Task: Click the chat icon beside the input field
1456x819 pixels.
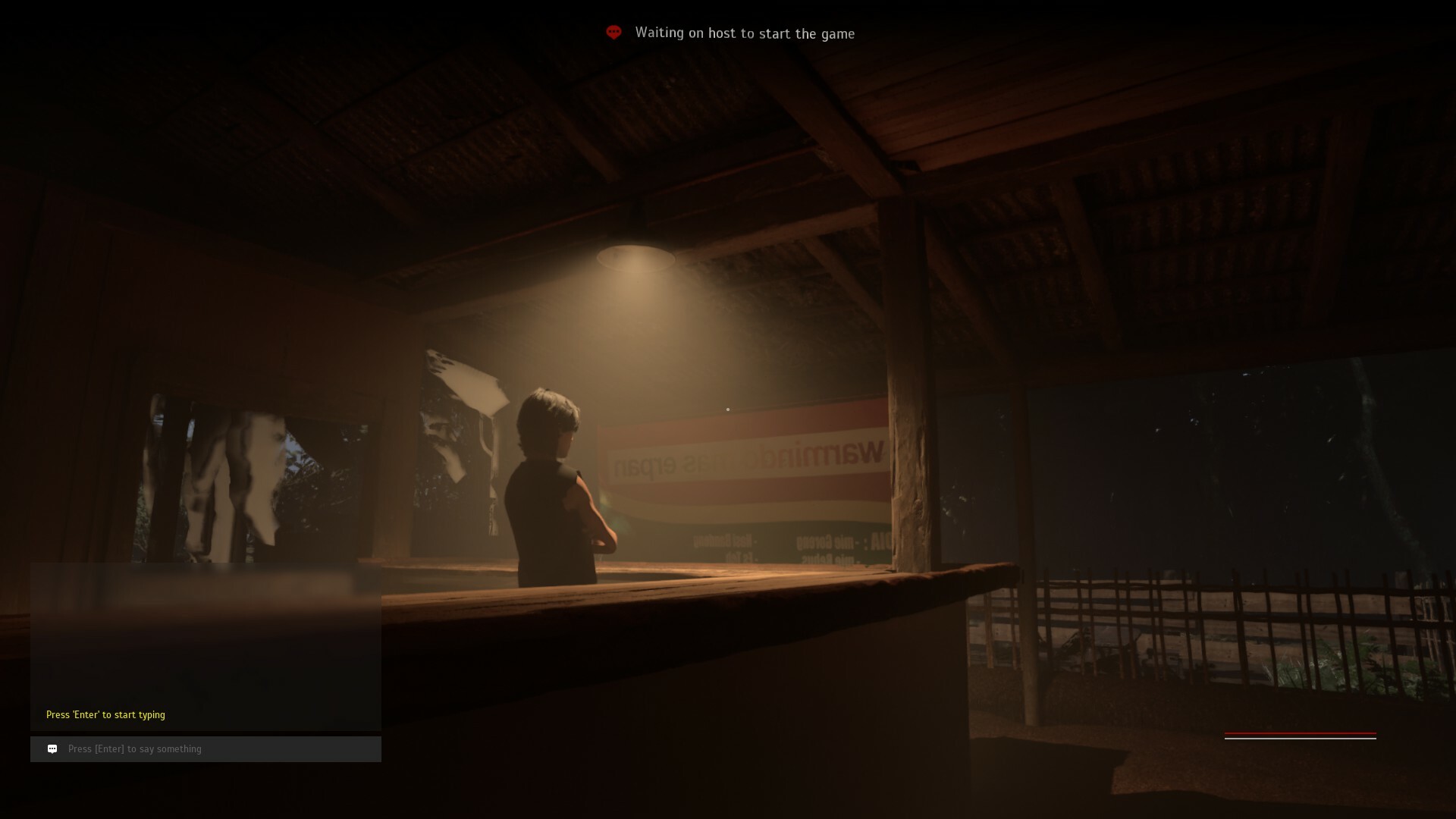Action: pyautogui.click(x=52, y=748)
